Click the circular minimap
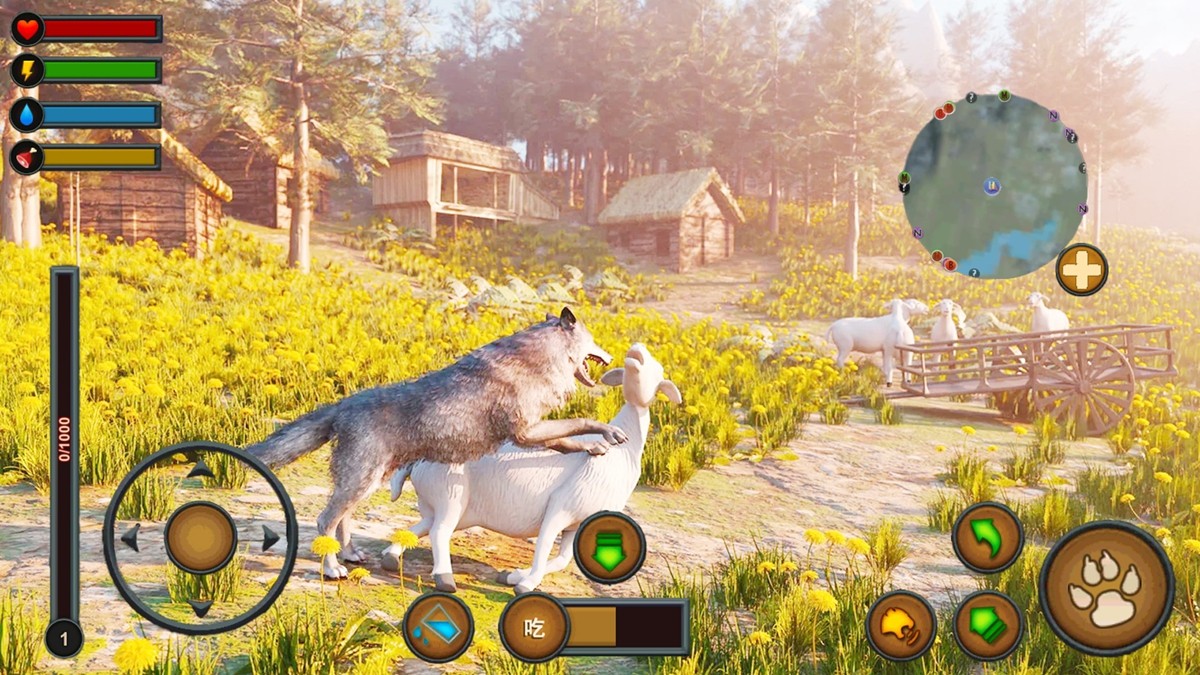This screenshot has height=675, width=1200. pos(994,186)
